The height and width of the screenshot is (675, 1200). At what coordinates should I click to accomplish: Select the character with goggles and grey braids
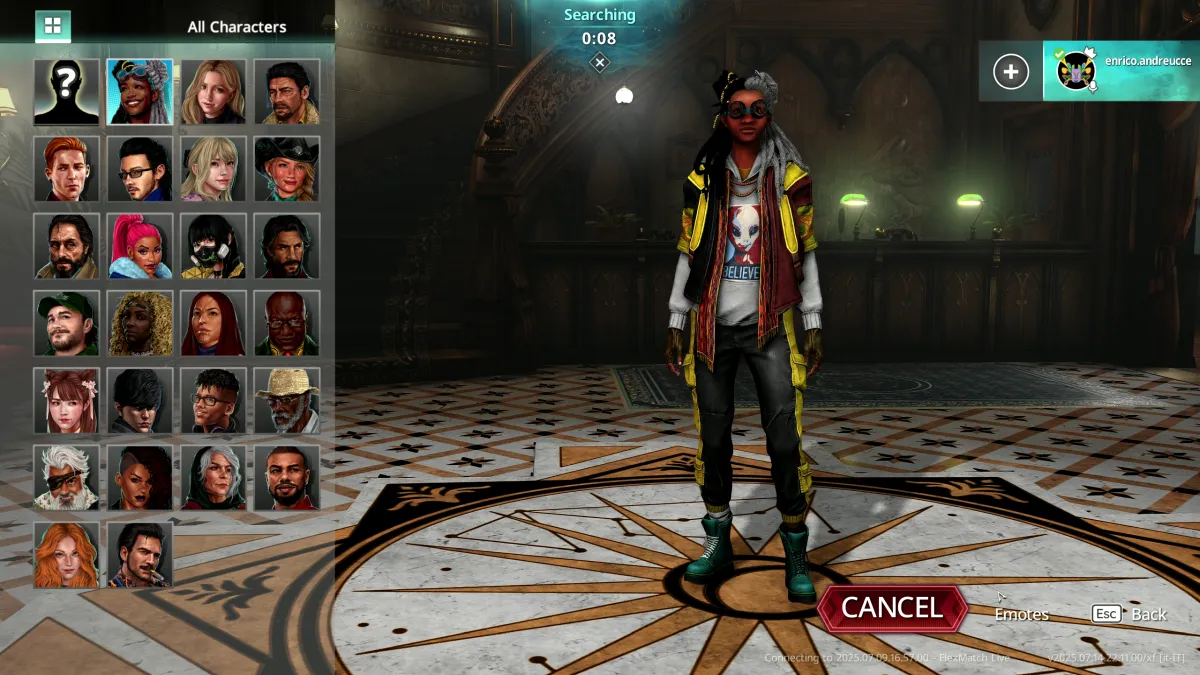(140, 91)
